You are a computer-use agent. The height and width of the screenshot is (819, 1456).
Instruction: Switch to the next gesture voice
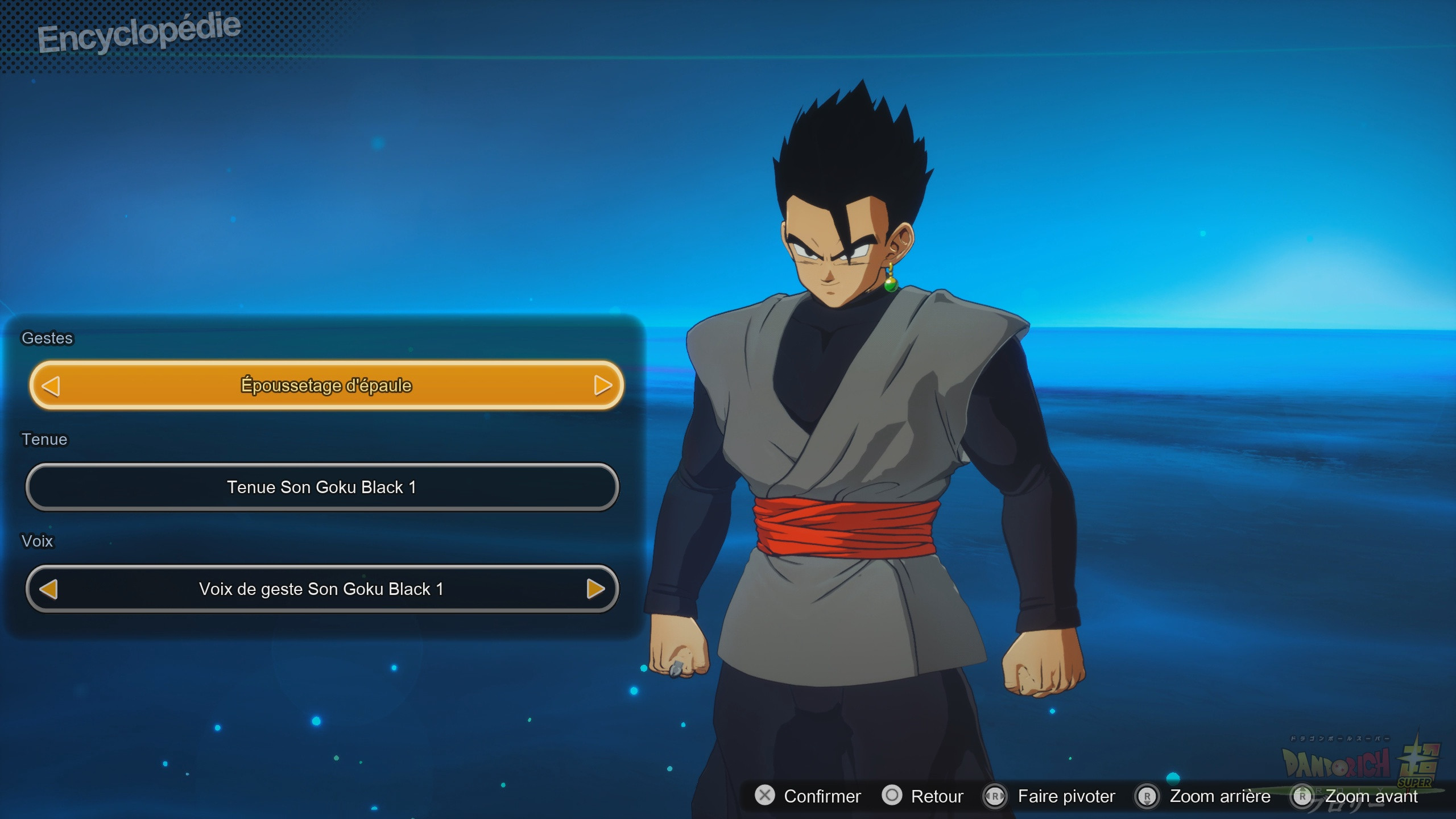pyautogui.click(x=595, y=589)
